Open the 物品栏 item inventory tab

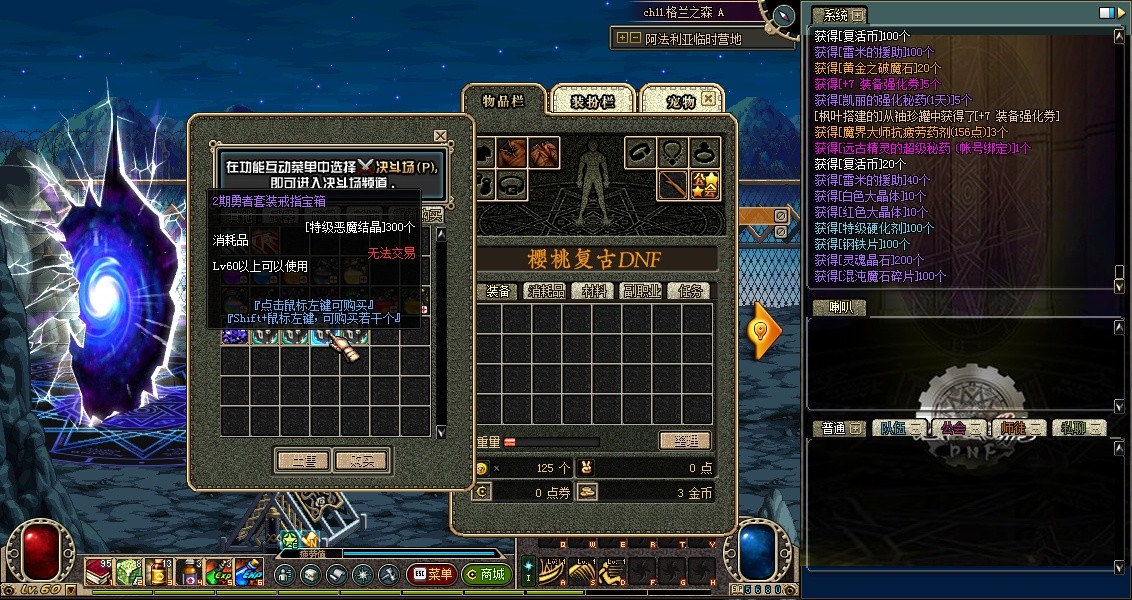point(503,101)
